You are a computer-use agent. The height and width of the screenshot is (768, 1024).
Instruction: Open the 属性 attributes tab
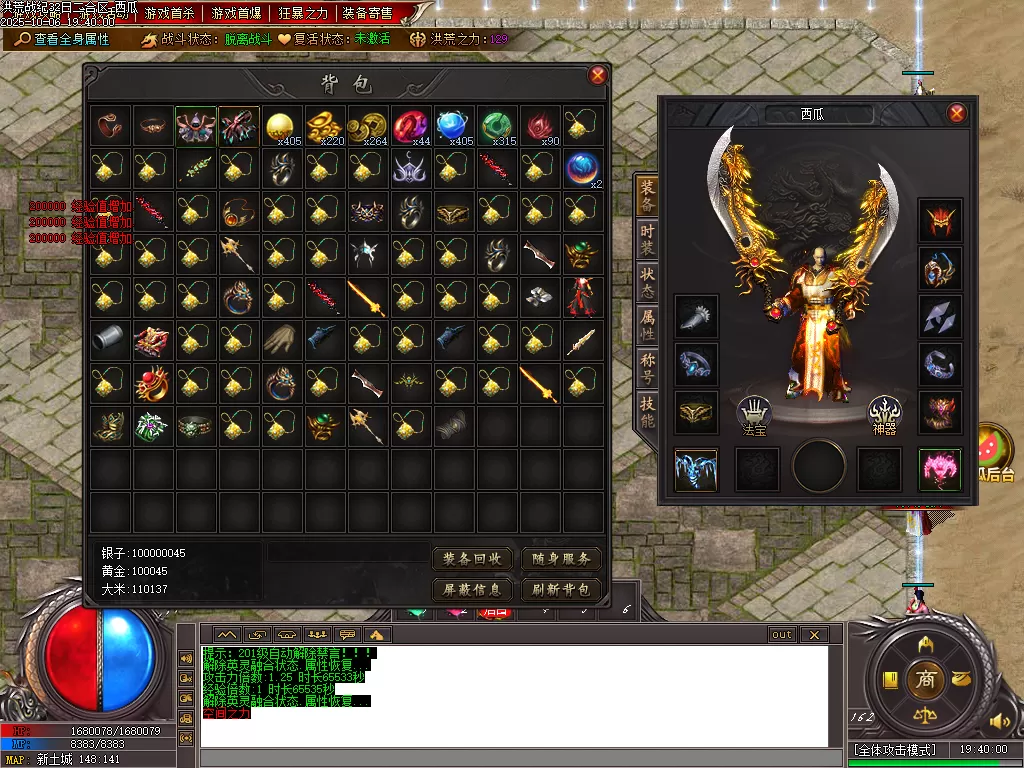tap(648, 323)
